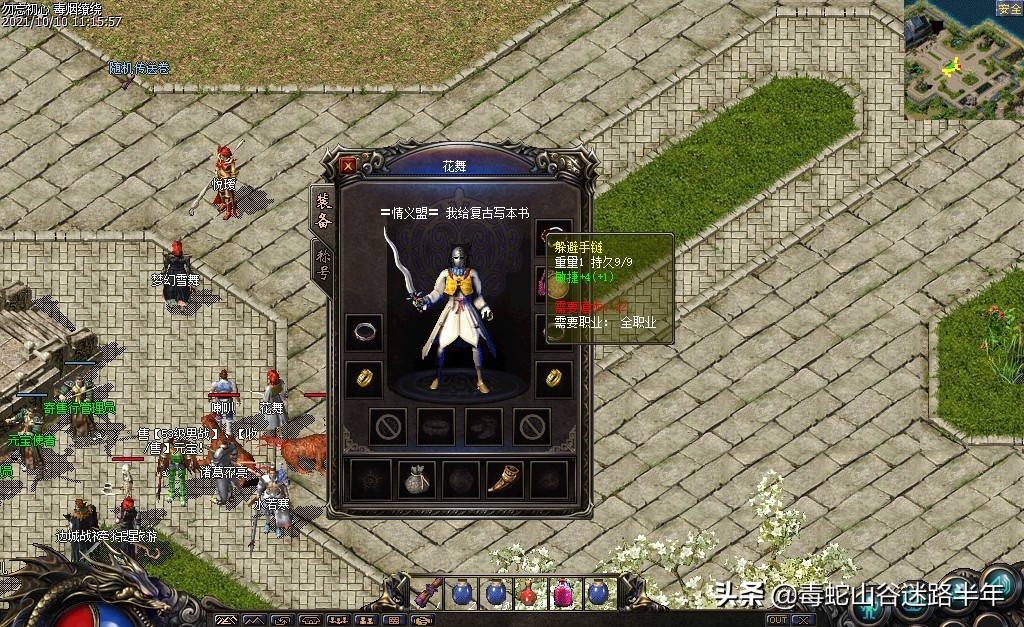This screenshot has width=1024, height=627.
Task: Use the scroll in the hotbar
Action: point(429,592)
